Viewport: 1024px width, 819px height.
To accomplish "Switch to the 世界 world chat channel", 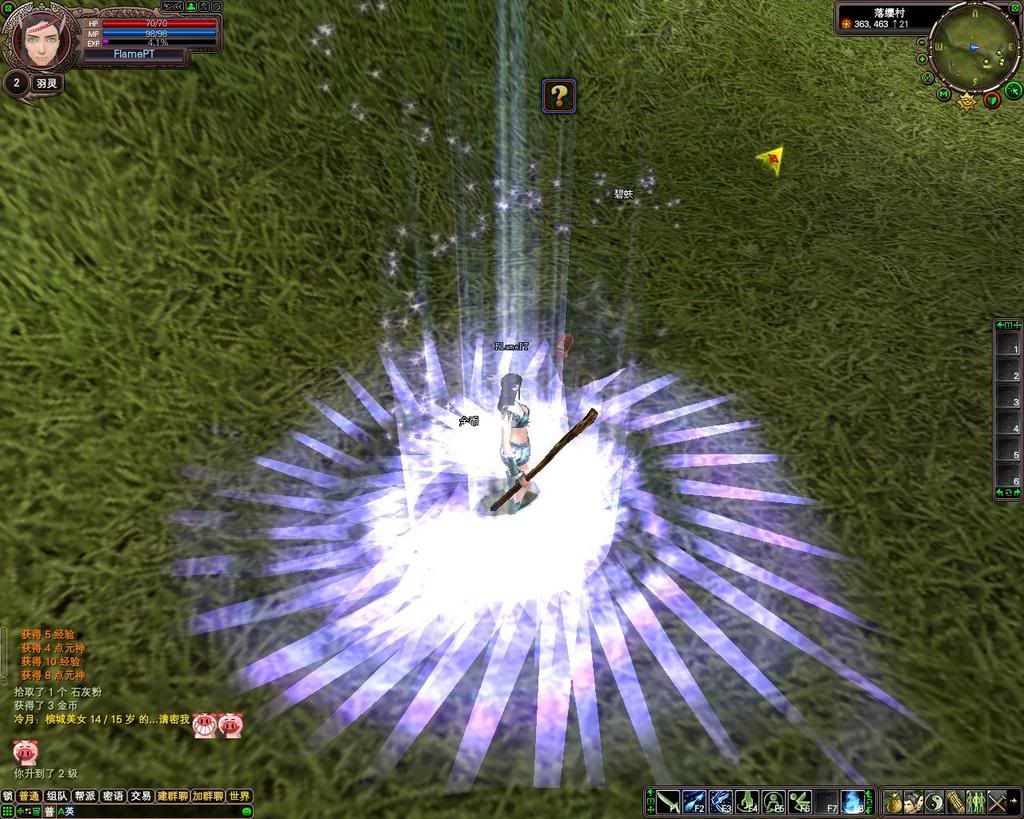I will pyautogui.click(x=239, y=796).
